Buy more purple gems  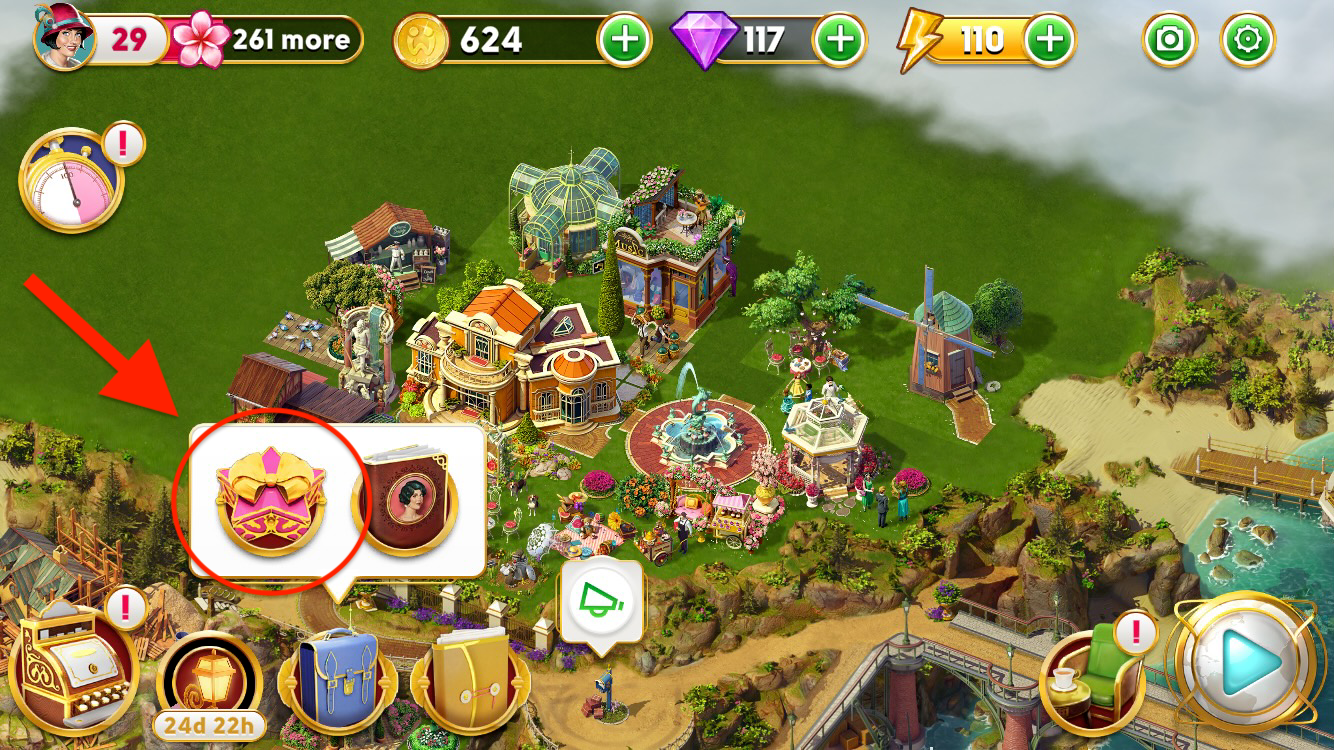pos(841,40)
